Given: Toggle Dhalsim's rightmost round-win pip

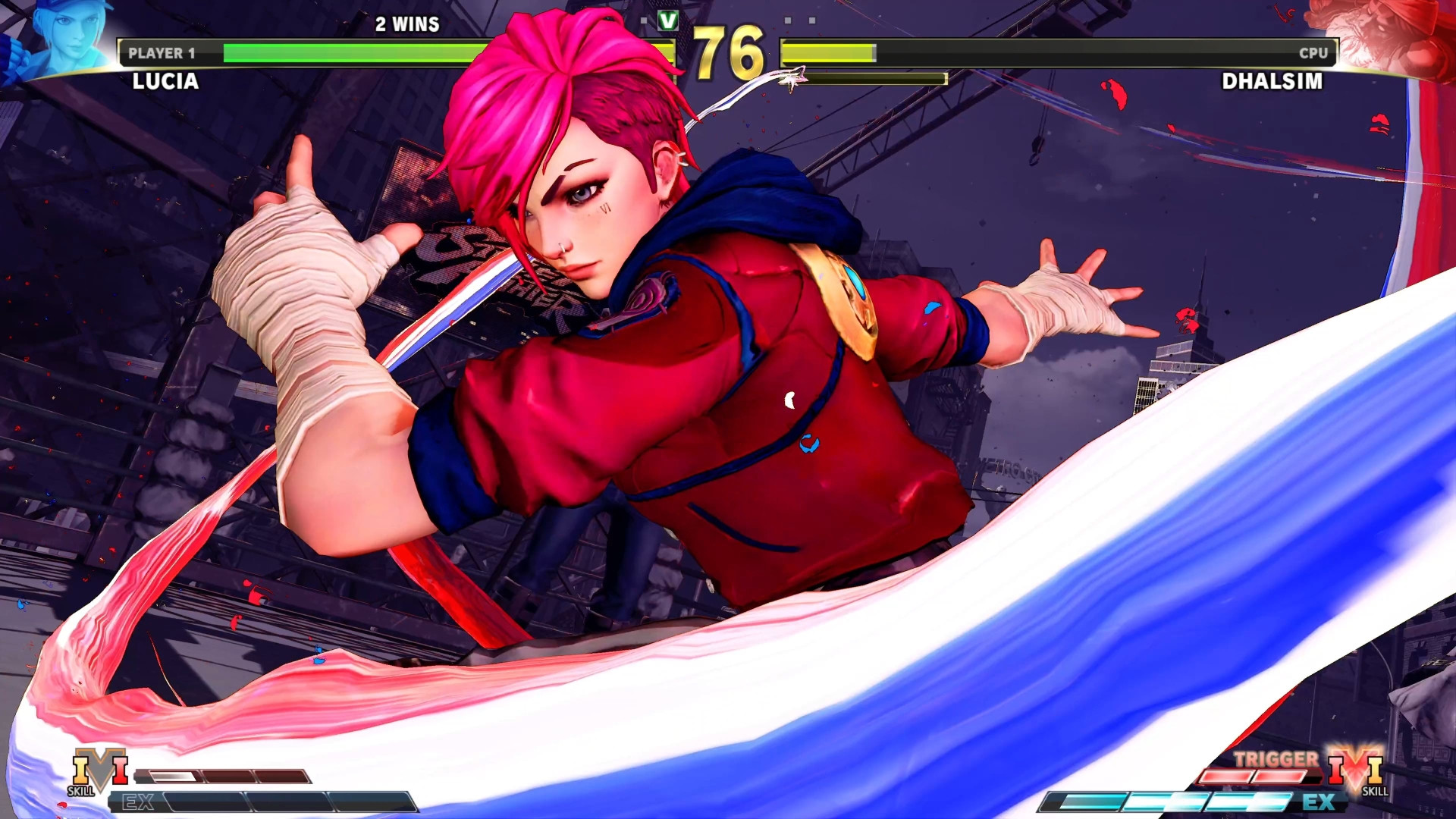Looking at the screenshot, I should point(814,20).
